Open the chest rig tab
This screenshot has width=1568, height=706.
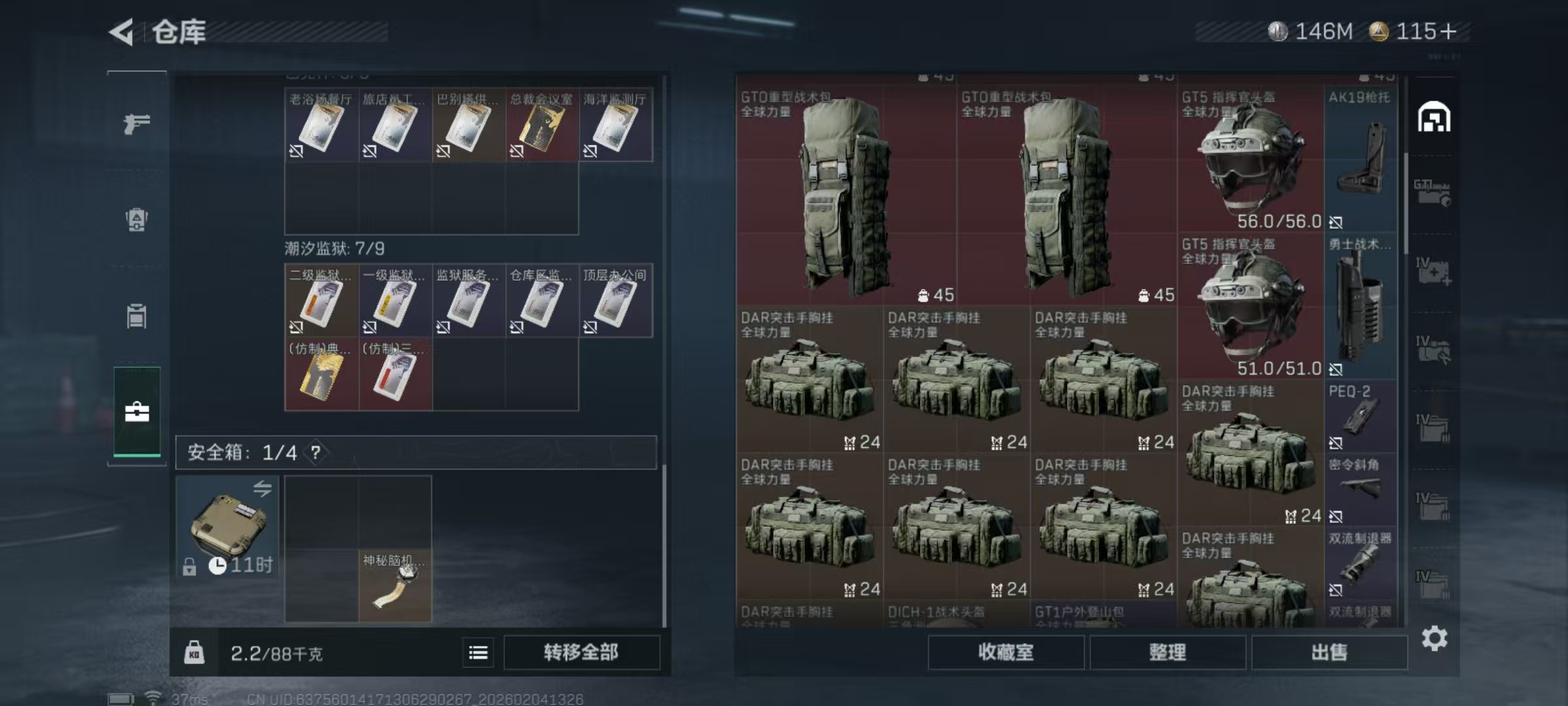(x=137, y=316)
